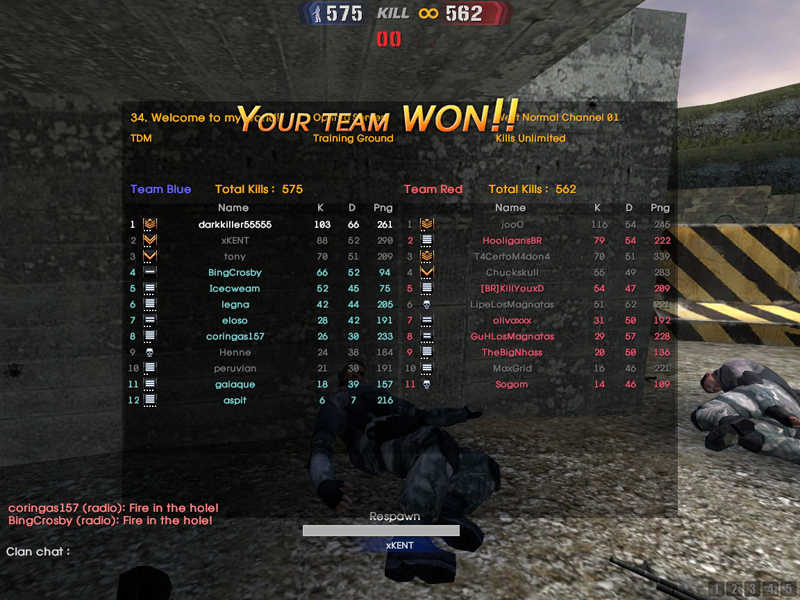The width and height of the screenshot is (800, 600).
Task: Select weapon slot number 1
Action: pyautogui.click(x=718, y=588)
